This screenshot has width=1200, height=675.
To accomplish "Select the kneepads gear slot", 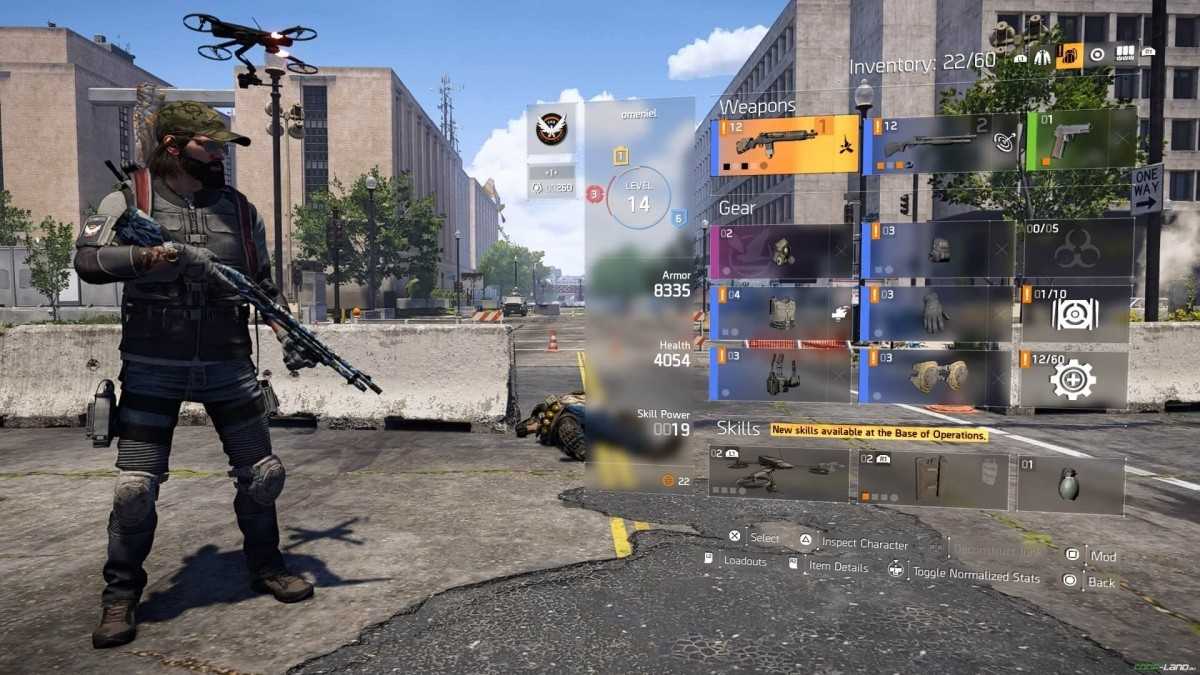I will (x=935, y=377).
